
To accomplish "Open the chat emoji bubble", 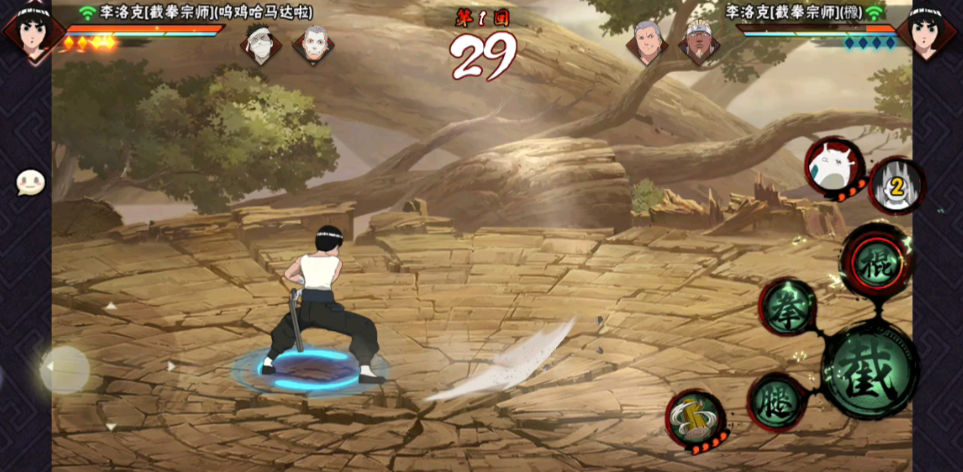I will pos(31,183).
